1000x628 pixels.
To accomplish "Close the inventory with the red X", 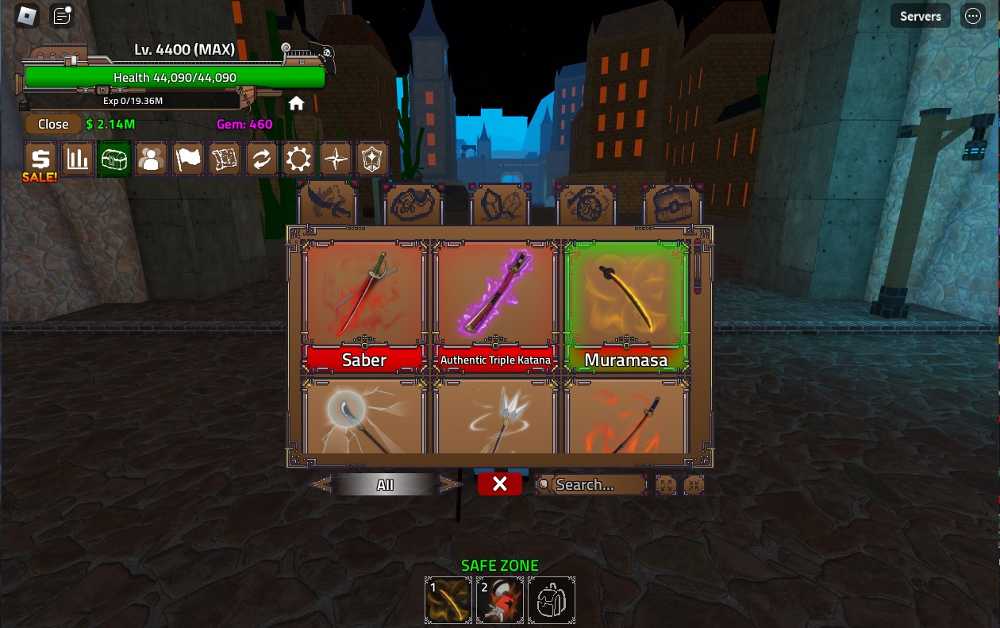I will click(x=500, y=484).
